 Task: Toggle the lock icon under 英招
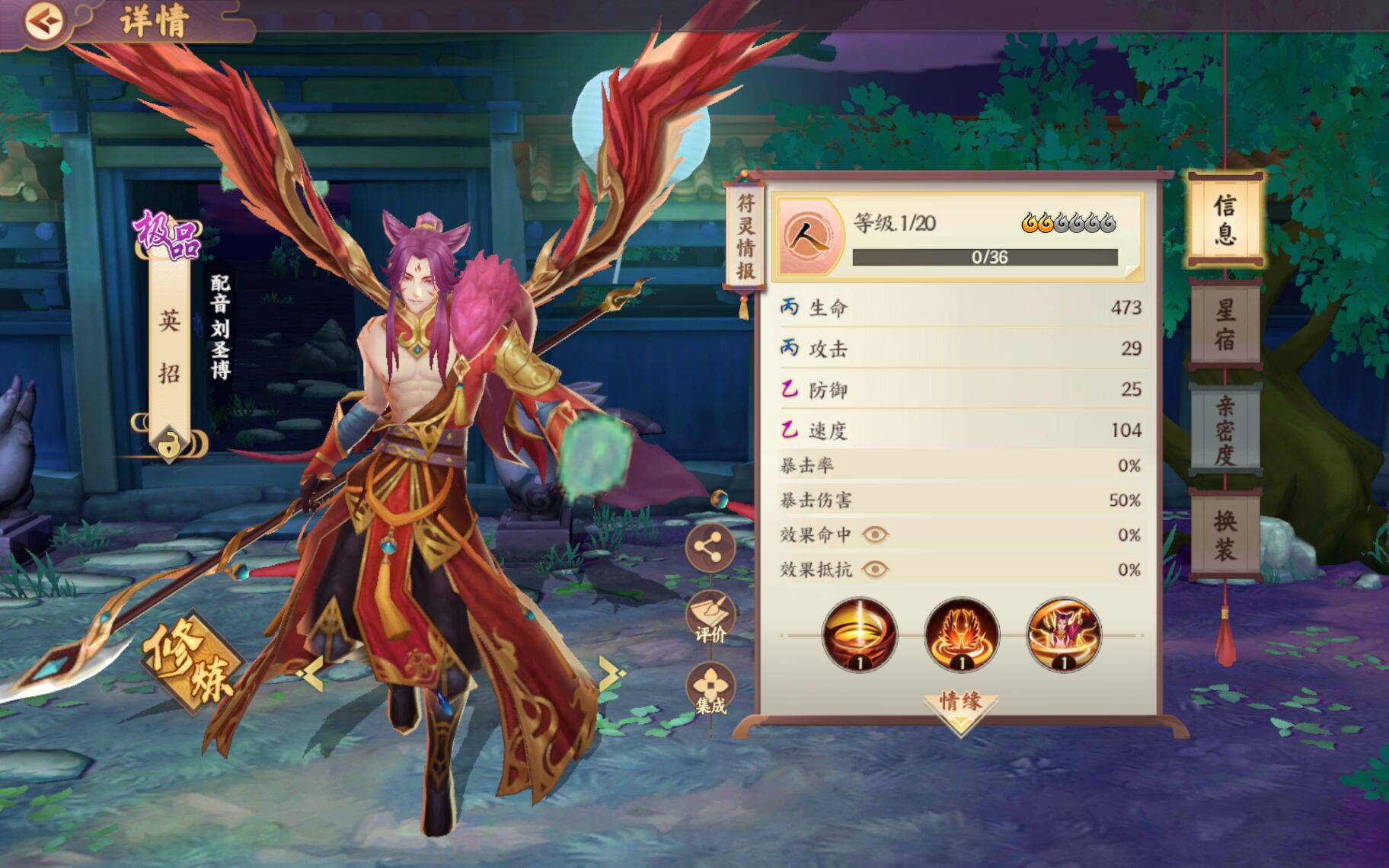[x=169, y=443]
